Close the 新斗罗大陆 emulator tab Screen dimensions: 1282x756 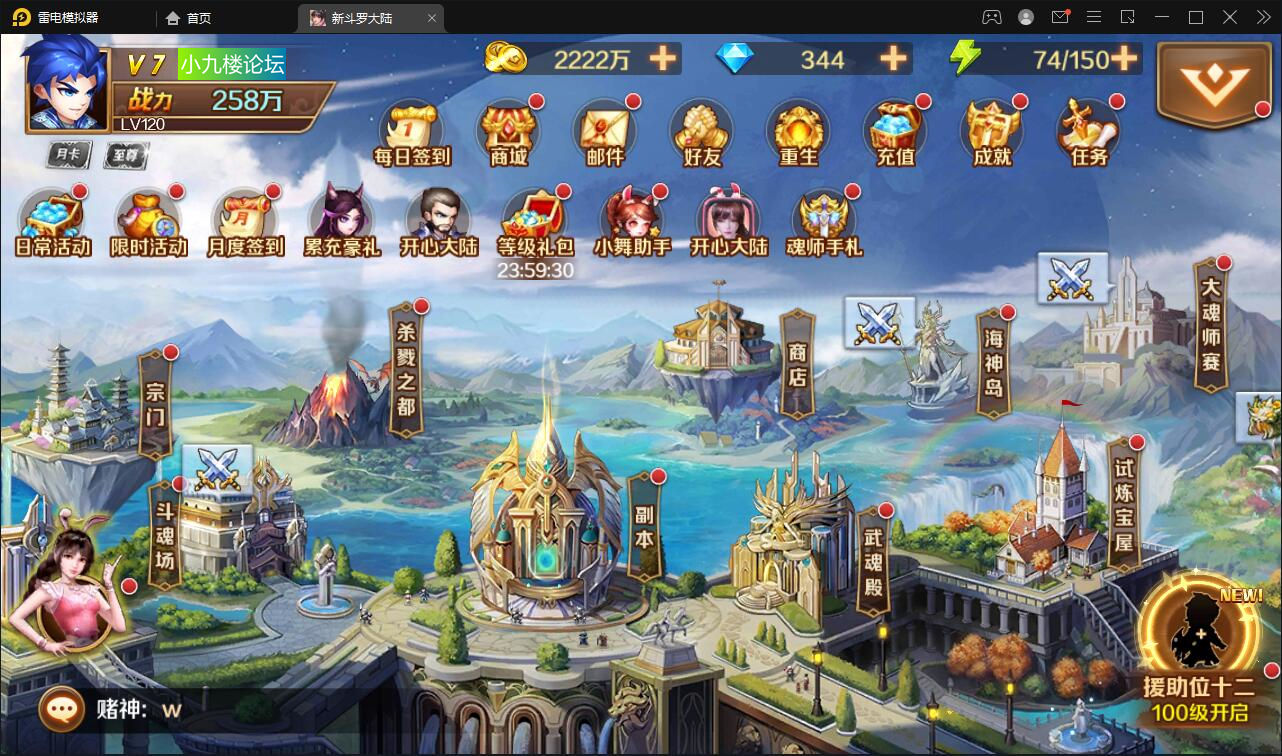[432, 18]
